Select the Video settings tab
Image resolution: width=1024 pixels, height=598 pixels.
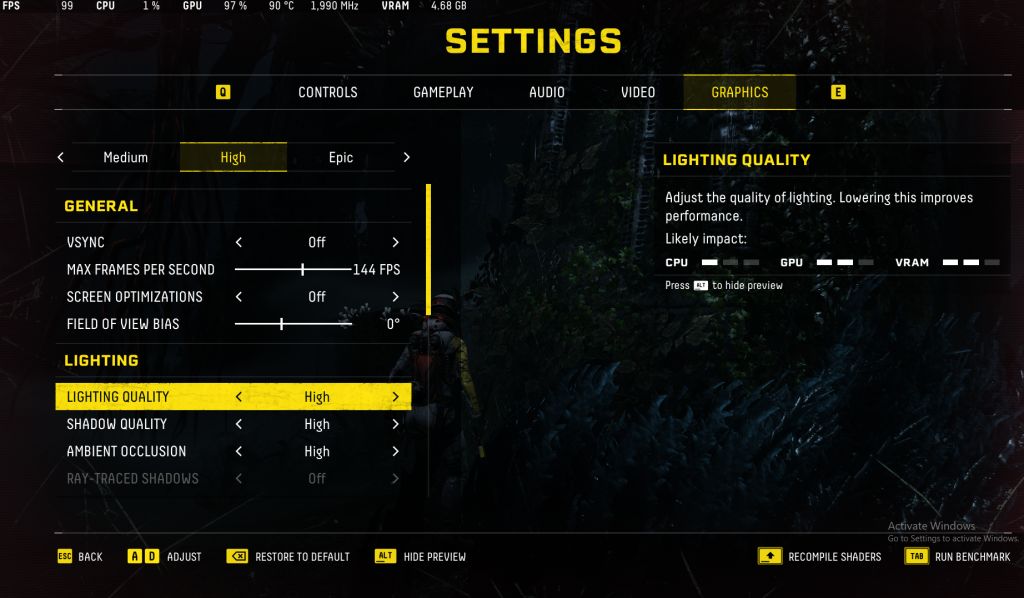click(x=638, y=92)
